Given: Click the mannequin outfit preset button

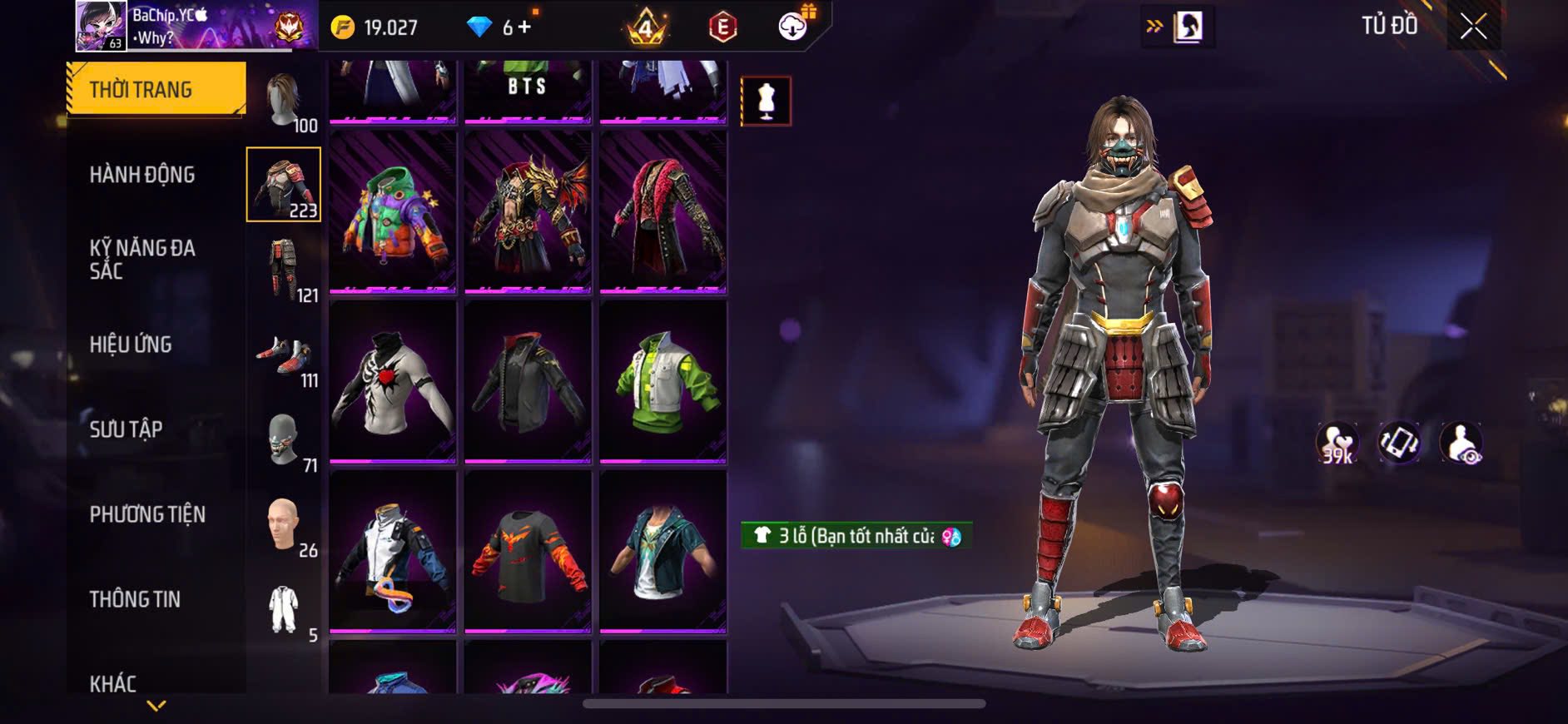Looking at the screenshot, I should [766, 102].
